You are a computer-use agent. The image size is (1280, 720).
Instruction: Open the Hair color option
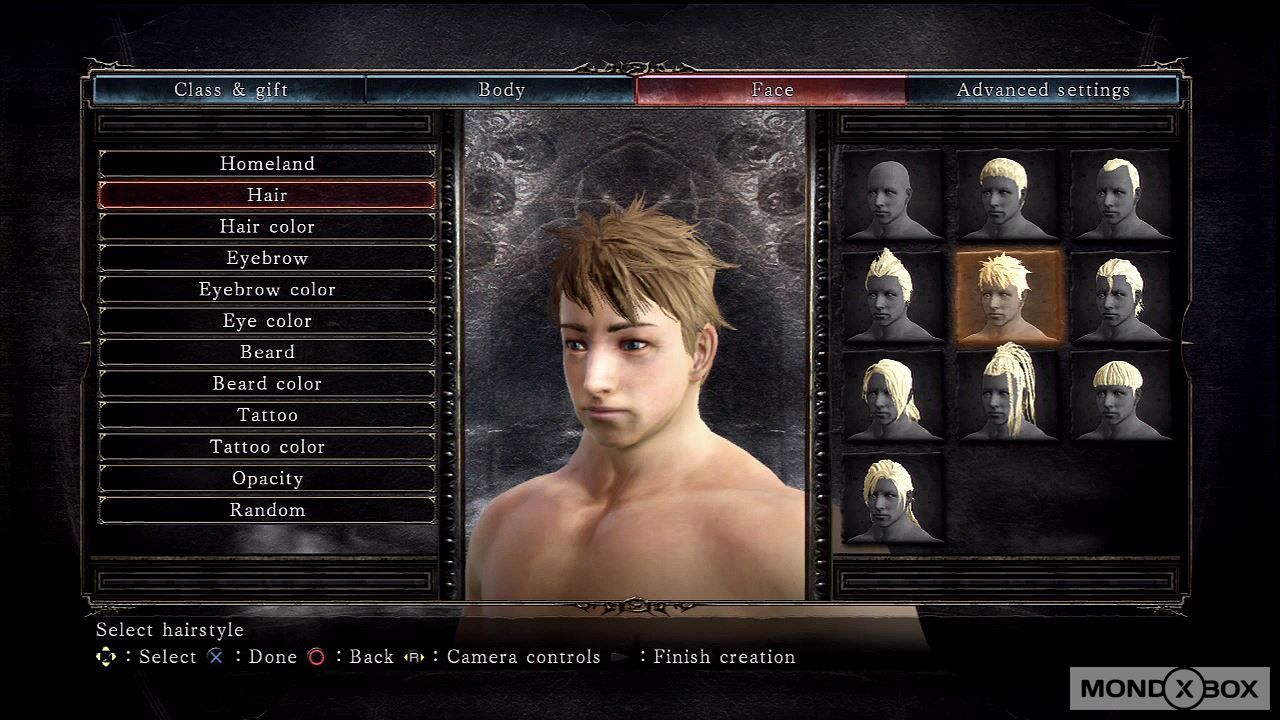(267, 227)
